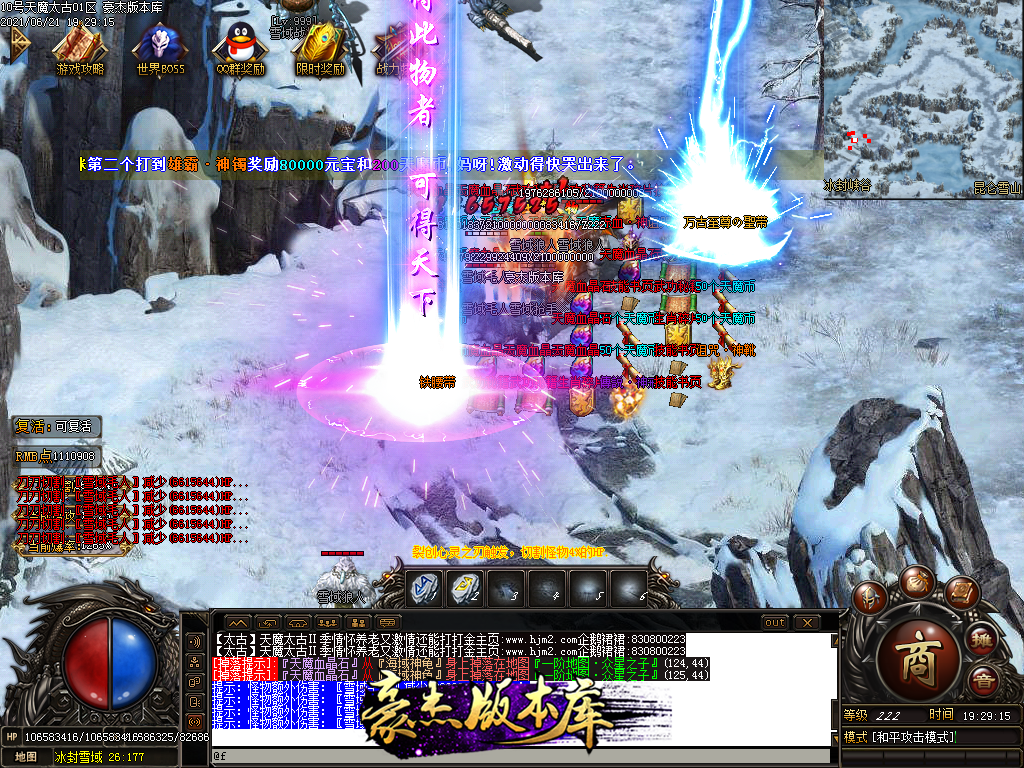Open the bag inventory pouch button
The width and height of the screenshot is (1024, 768).
pos(915,581)
